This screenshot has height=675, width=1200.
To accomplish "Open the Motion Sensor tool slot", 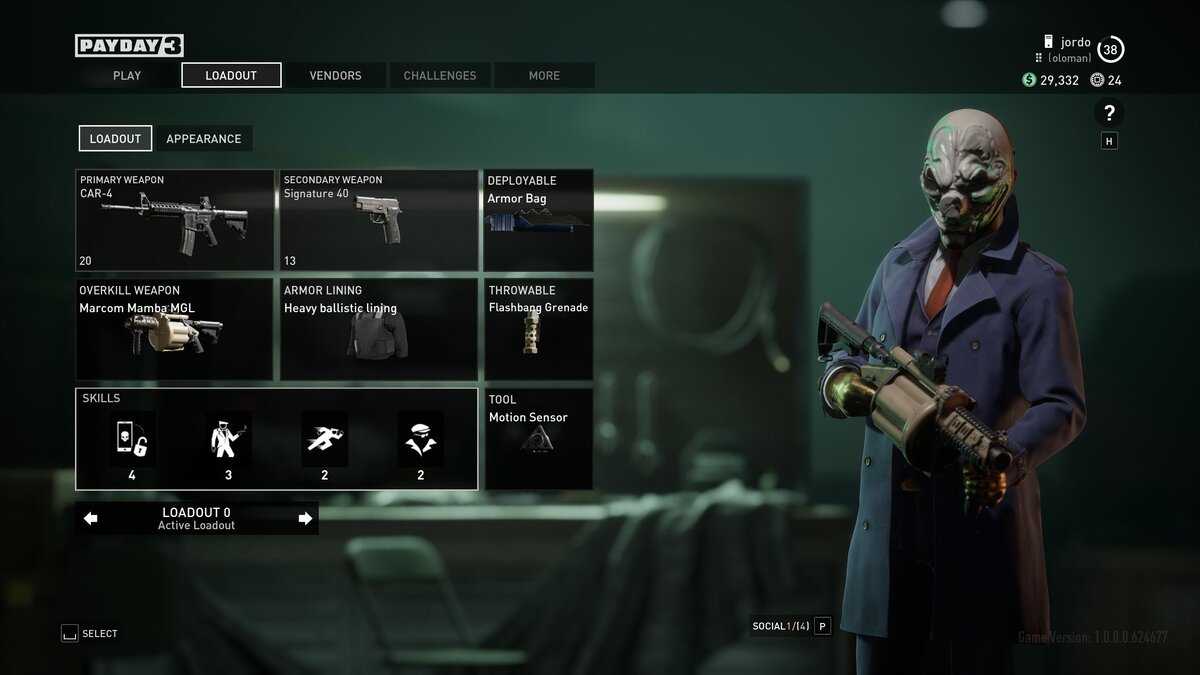I will [538, 439].
